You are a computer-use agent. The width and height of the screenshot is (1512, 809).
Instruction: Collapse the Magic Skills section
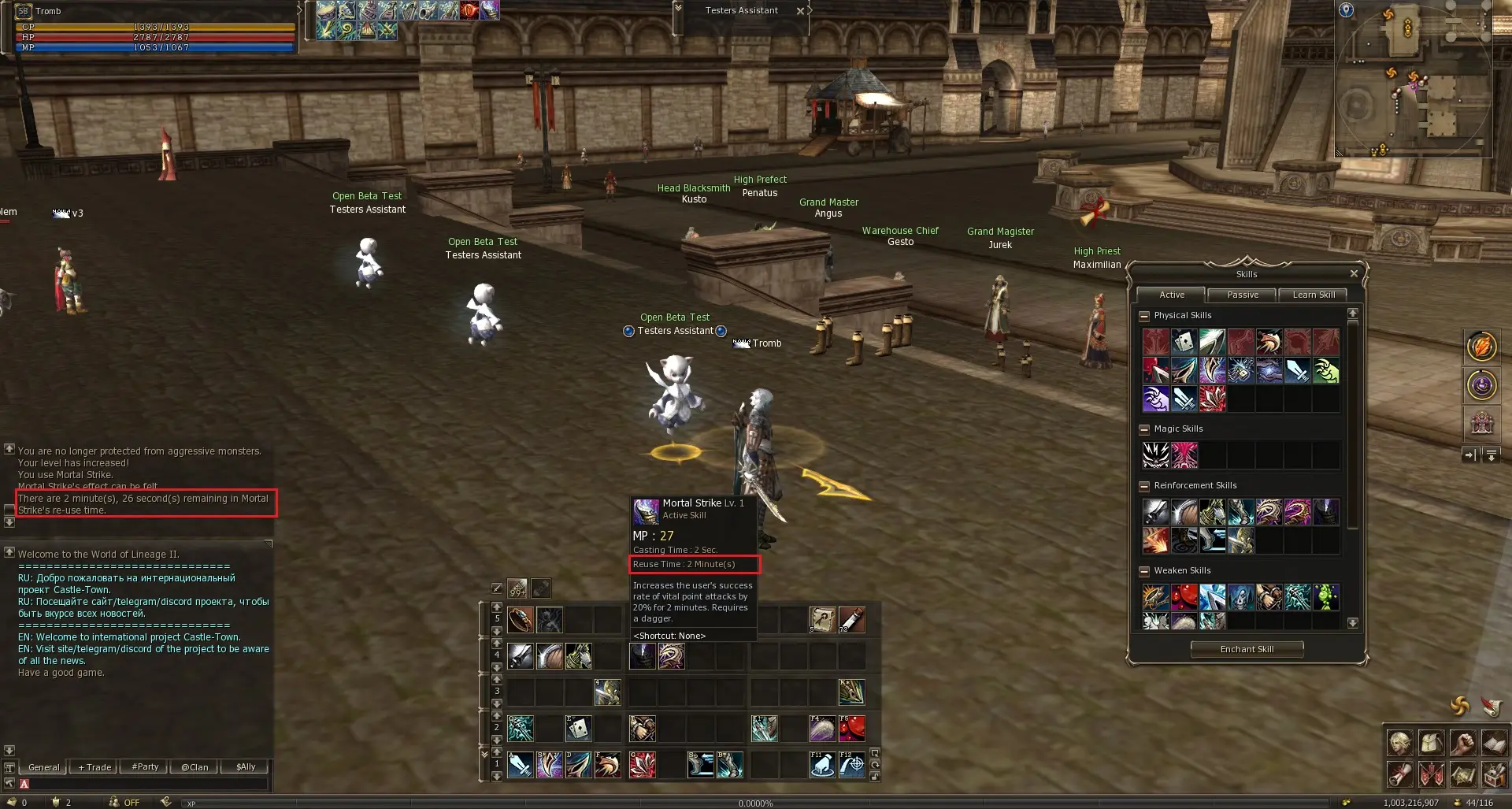click(1144, 429)
